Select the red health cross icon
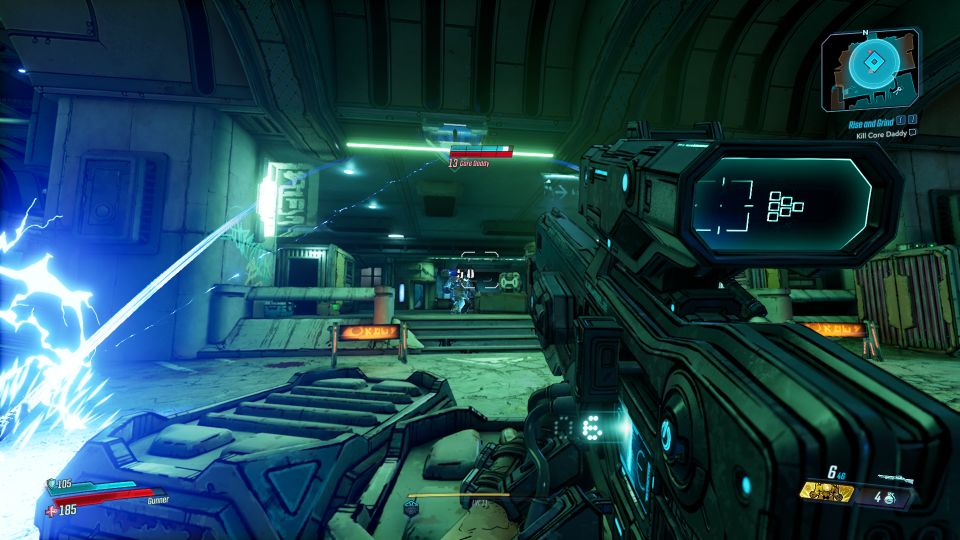 click(51, 510)
